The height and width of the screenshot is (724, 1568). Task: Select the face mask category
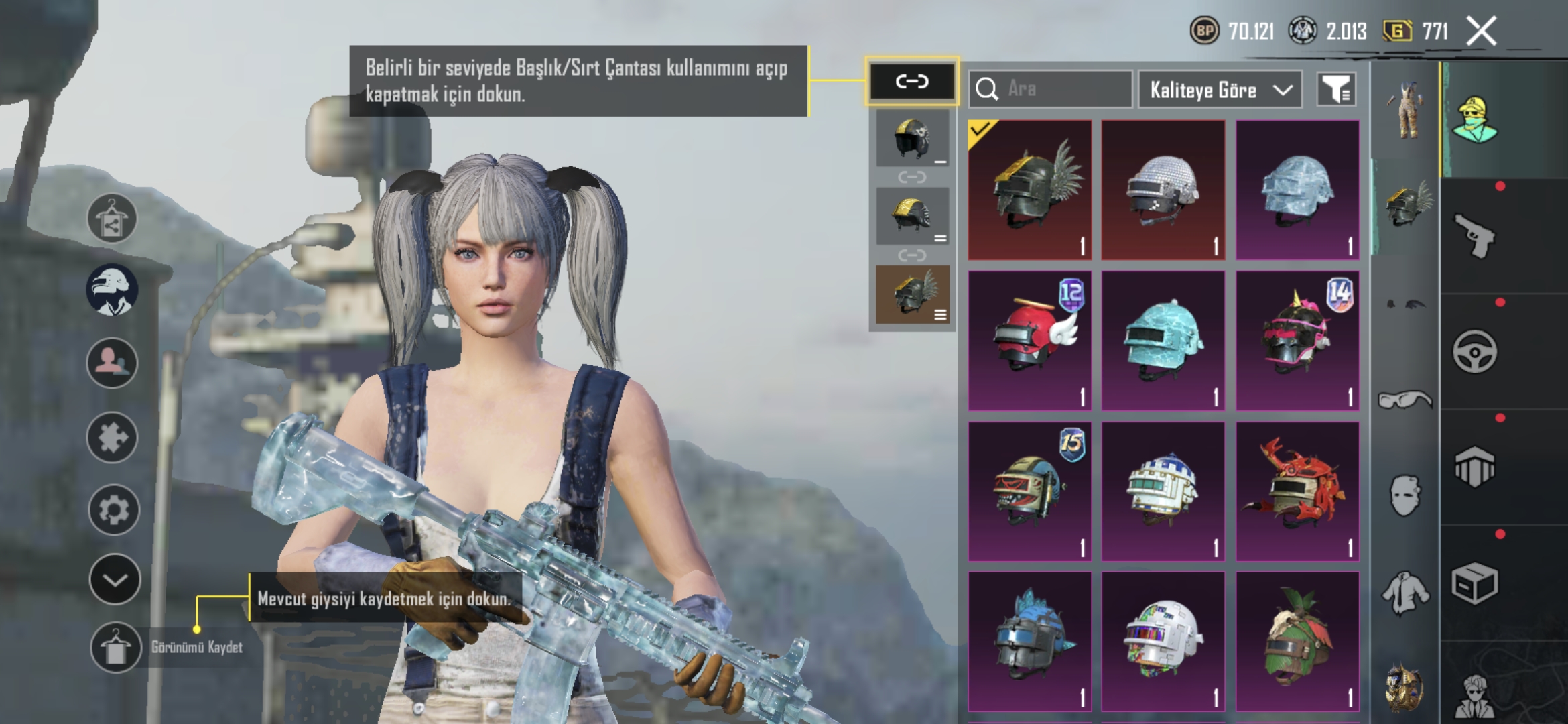(1405, 496)
